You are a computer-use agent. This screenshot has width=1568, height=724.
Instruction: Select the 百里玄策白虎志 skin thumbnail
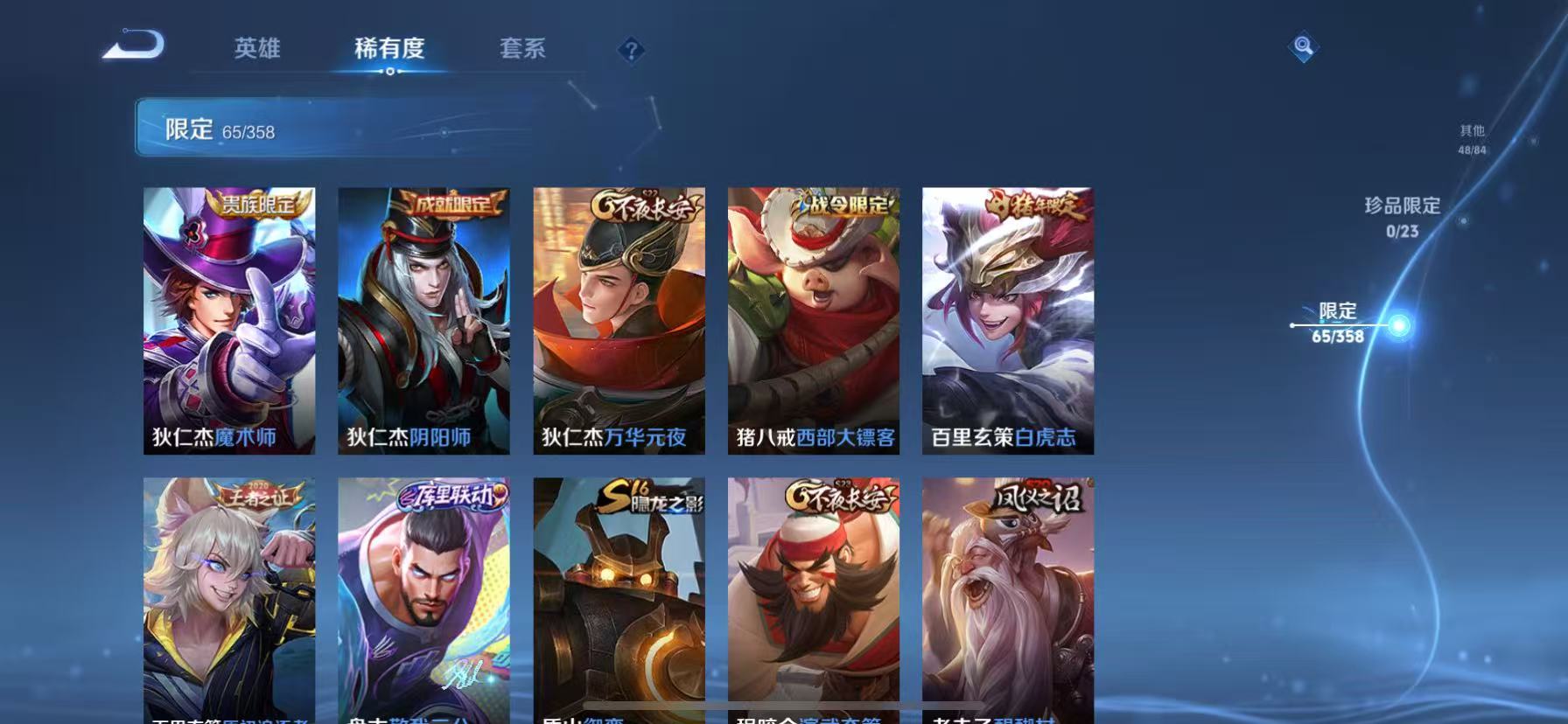[x=1006, y=319]
